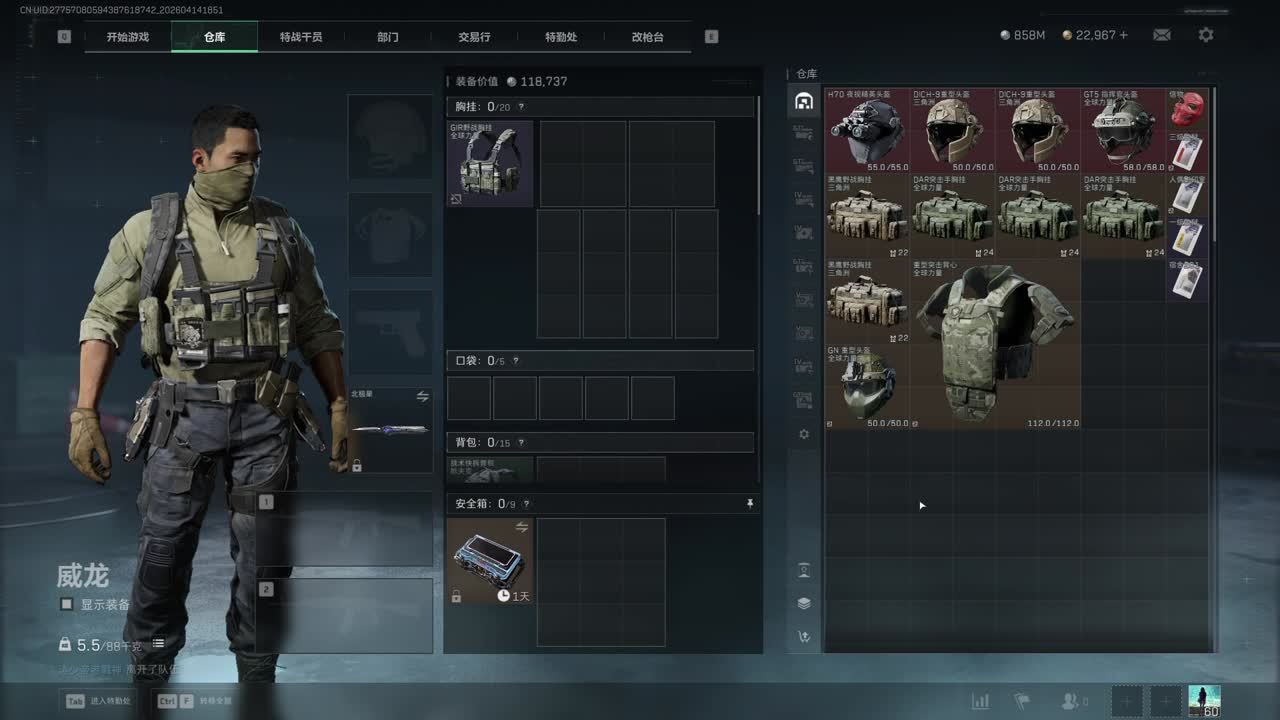Switch to the 特勤处 tab

(561, 37)
